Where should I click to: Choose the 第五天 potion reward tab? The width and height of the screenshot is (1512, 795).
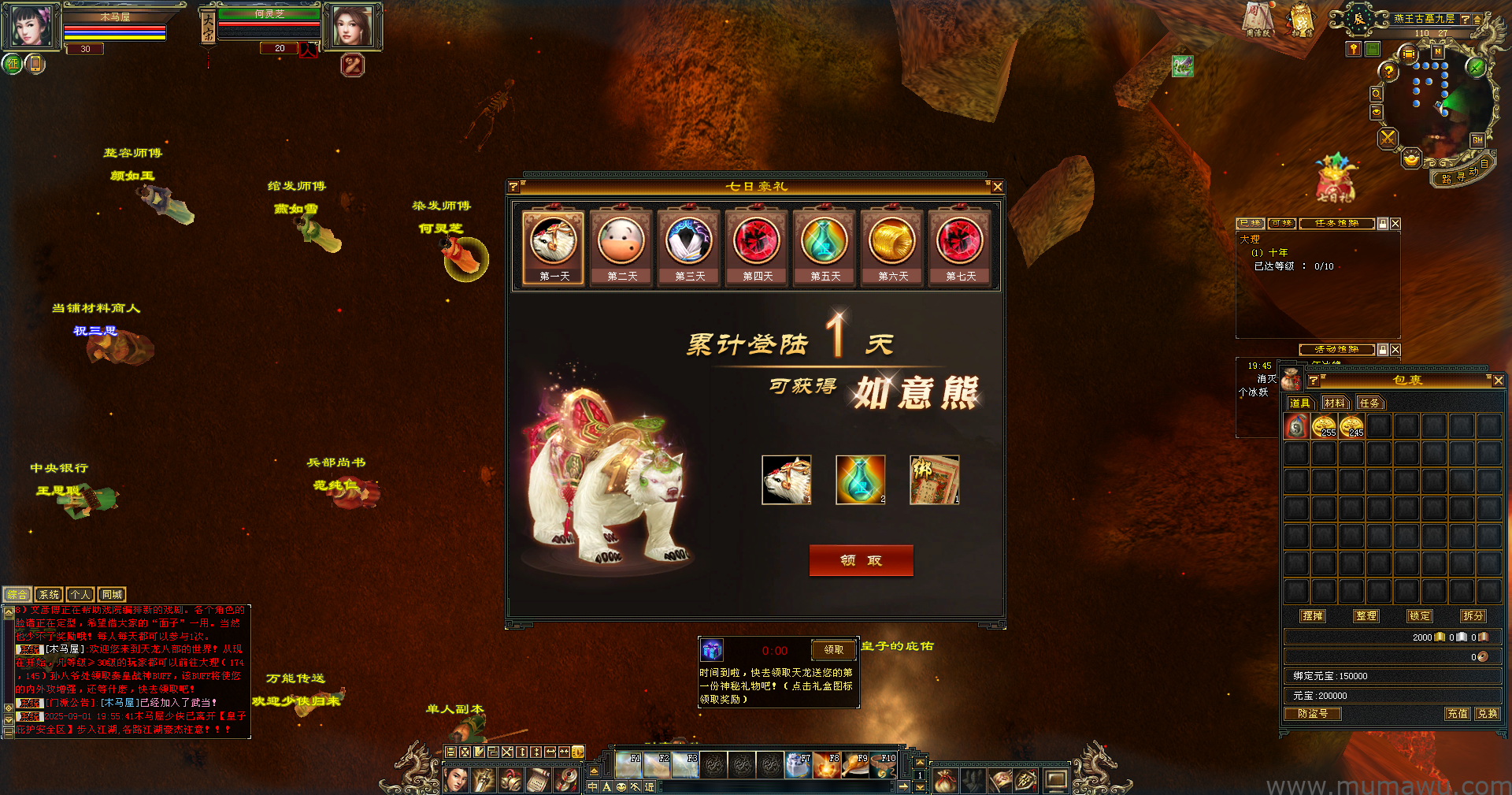pyautogui.click(x=825, y=247)
